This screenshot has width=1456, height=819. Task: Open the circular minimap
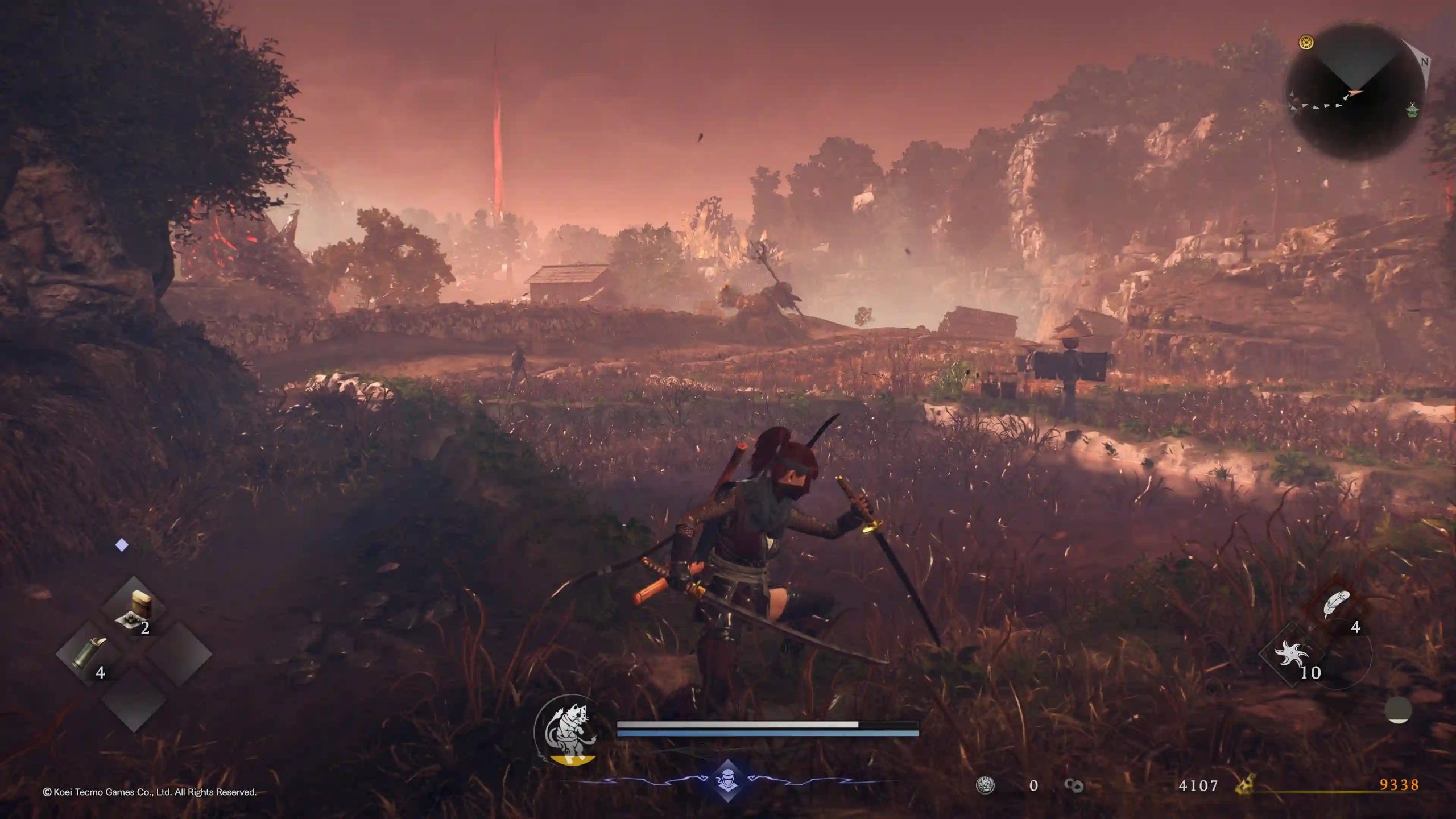pos(1355,92)
